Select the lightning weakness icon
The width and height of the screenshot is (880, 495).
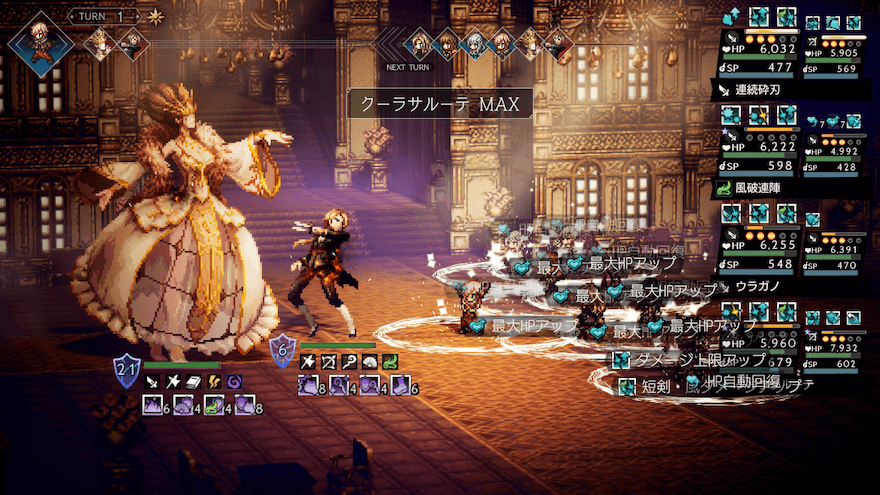pyautogui.click(x=213, y=381)
